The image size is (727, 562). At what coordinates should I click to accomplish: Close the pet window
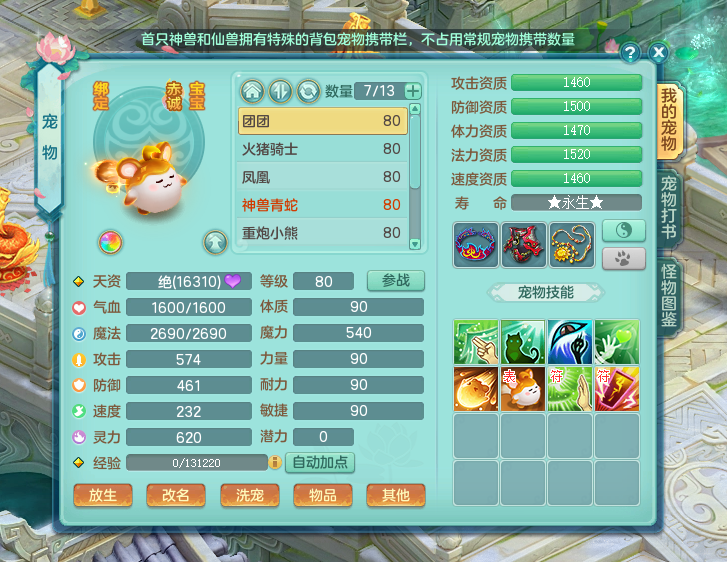[x=658, y=52]
